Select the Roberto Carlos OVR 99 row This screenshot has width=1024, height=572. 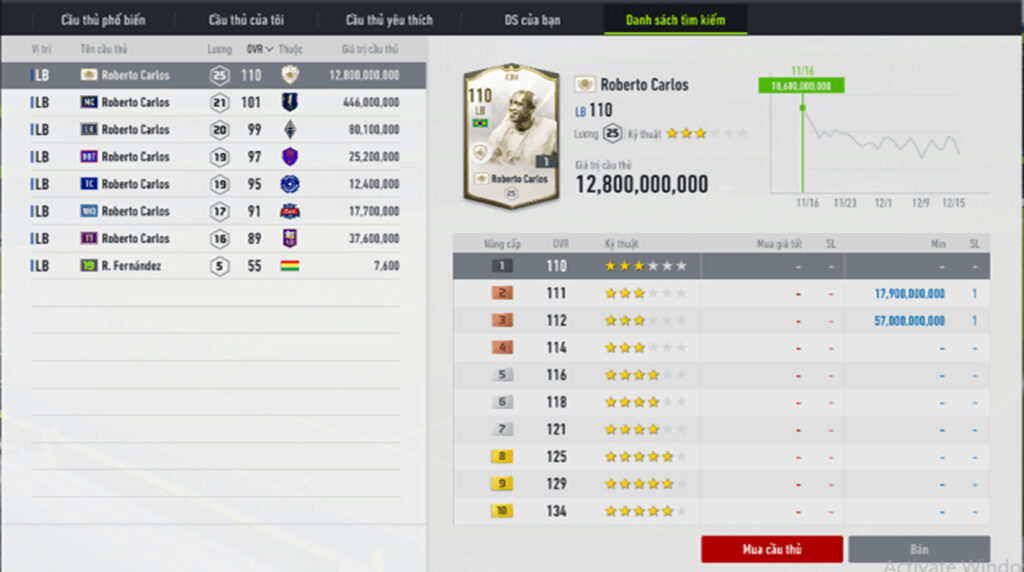tap(214, 129)
